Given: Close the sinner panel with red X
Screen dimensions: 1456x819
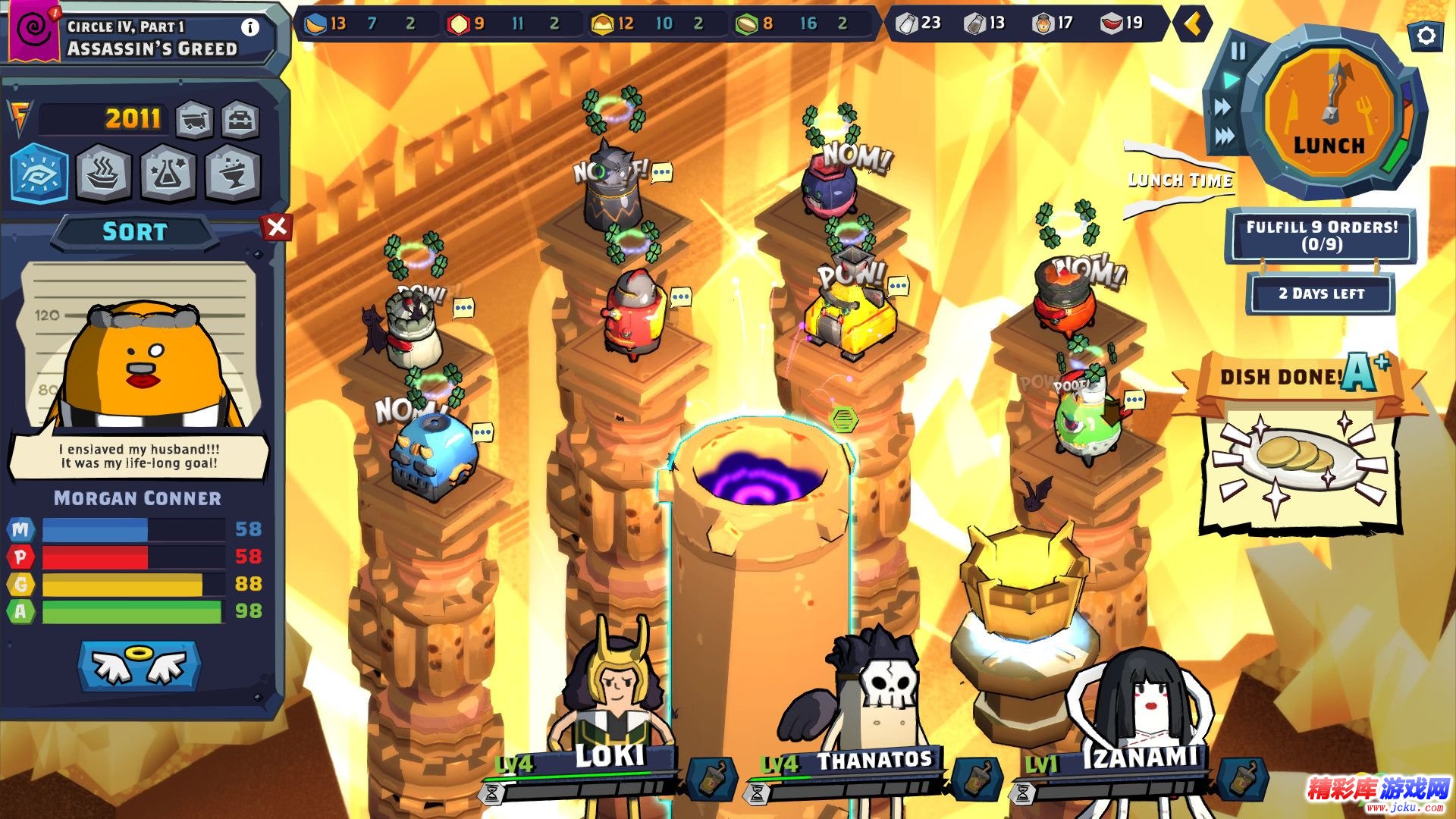Looking at the screenshot, I should point(277,226).
